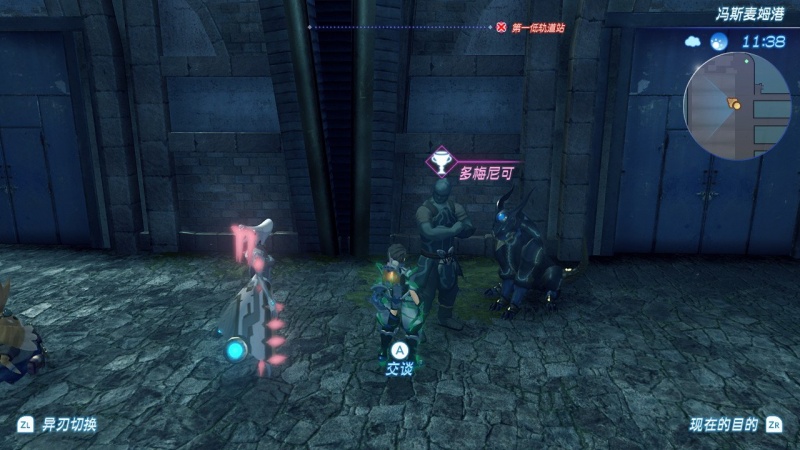The width and height of the screenshot is (800, 450).
Task: Select the 第一低轨道站 destination marker
Action: 531,28
